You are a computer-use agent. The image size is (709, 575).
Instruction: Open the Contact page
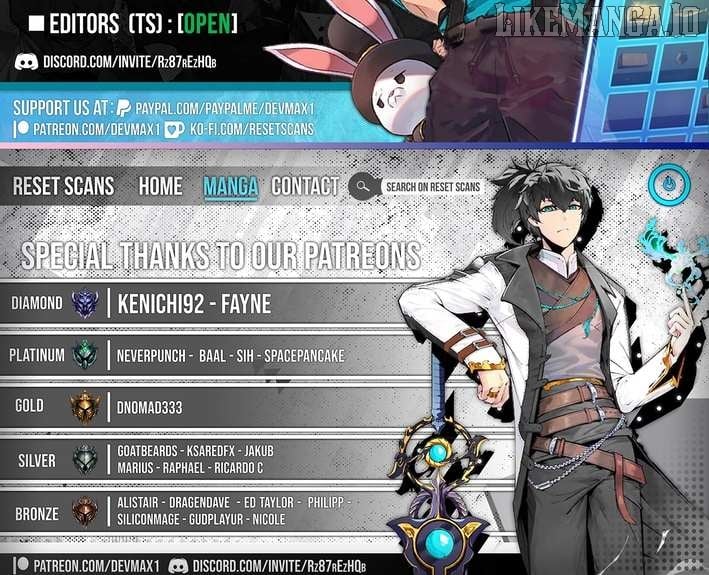pos(305,186)
